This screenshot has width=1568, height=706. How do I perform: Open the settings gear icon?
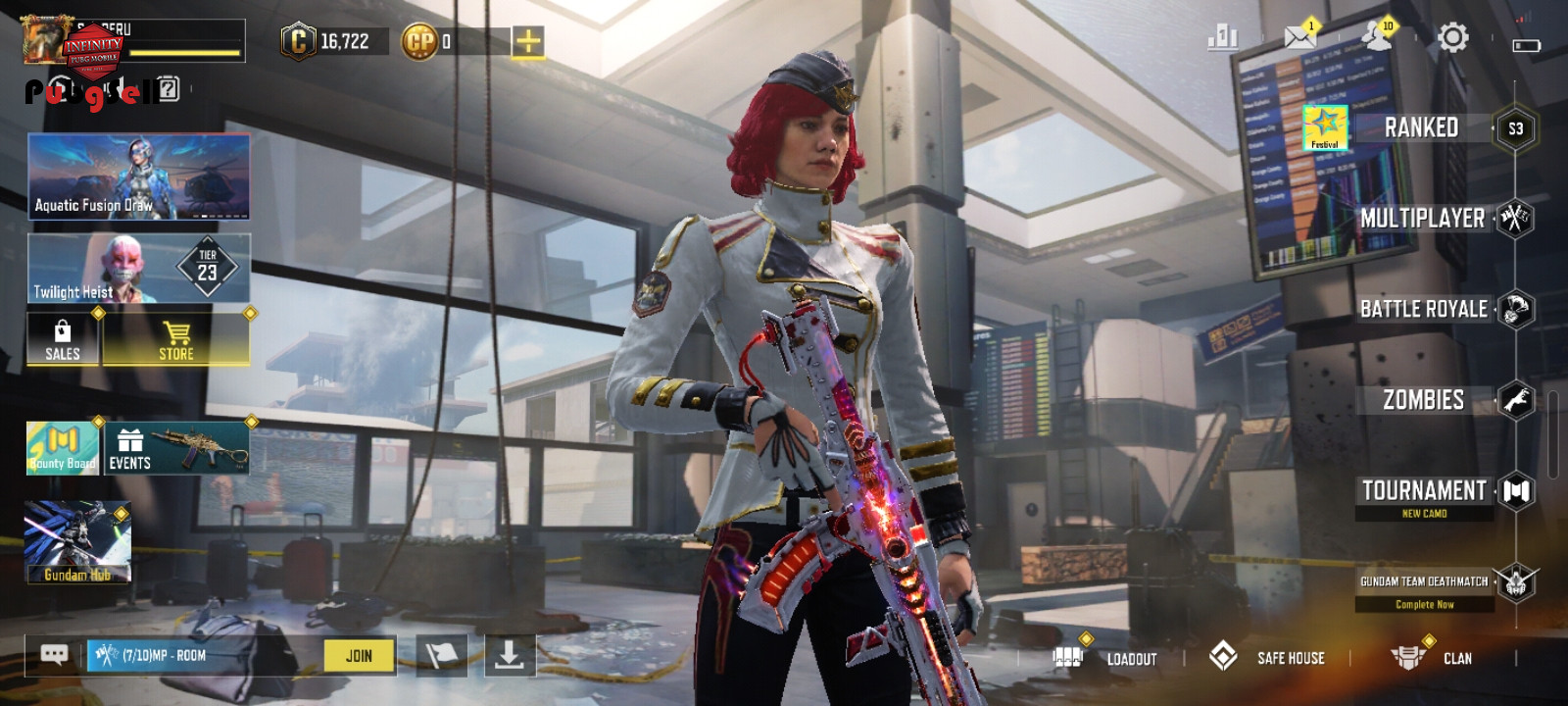click(1452, 38)
